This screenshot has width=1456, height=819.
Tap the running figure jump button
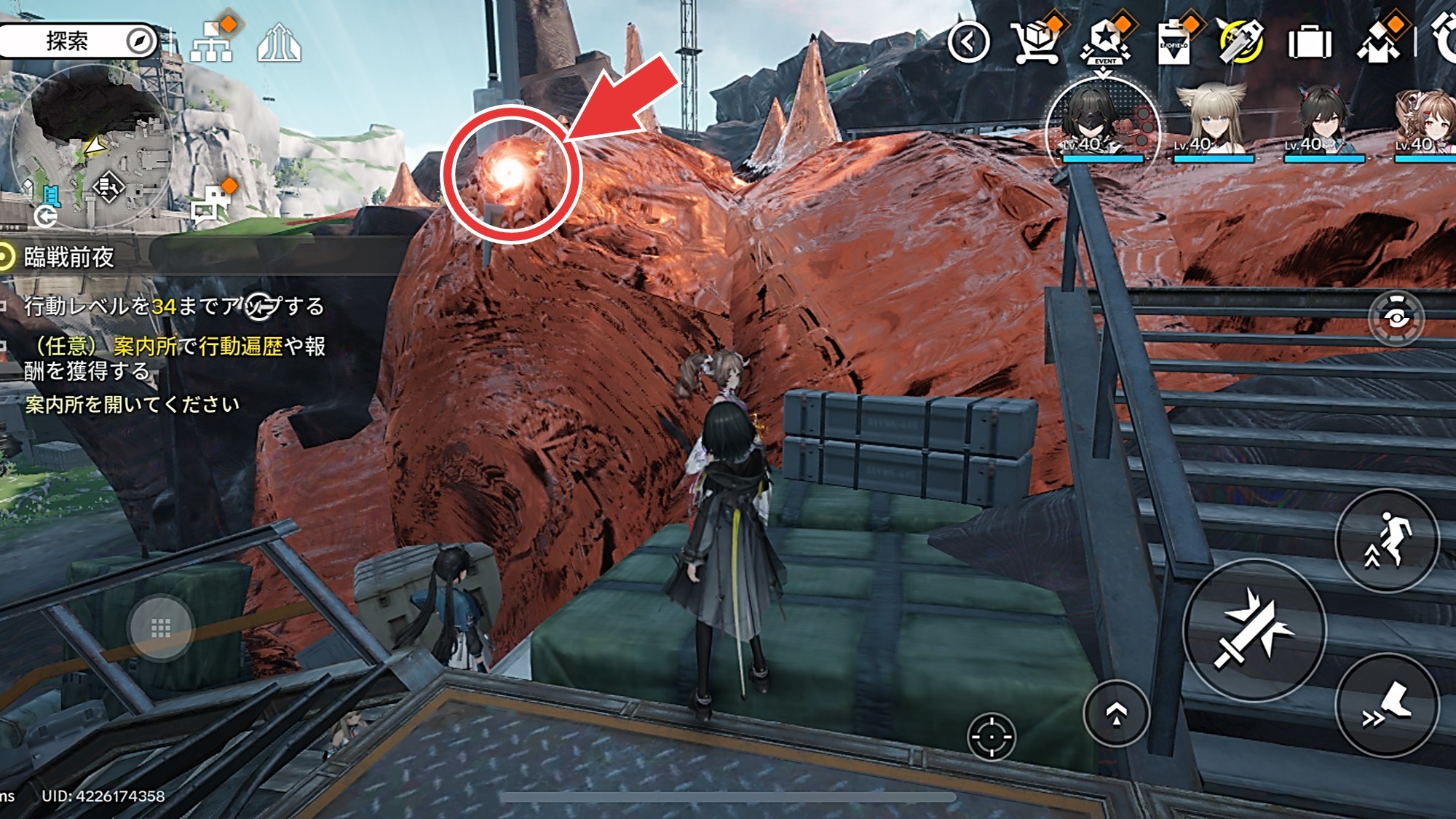[1387, 540]
